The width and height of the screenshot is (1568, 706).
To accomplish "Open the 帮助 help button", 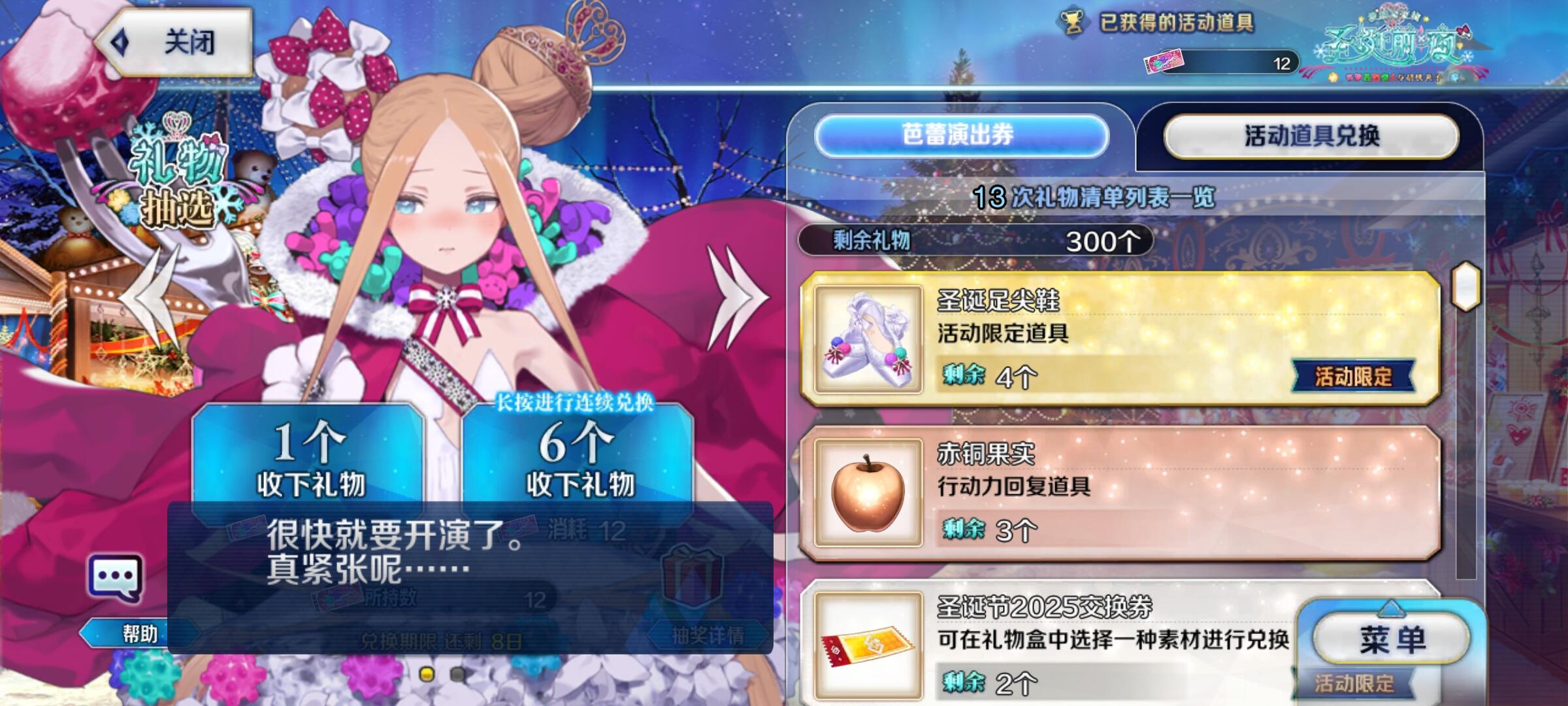I will (x=139, y=633).
